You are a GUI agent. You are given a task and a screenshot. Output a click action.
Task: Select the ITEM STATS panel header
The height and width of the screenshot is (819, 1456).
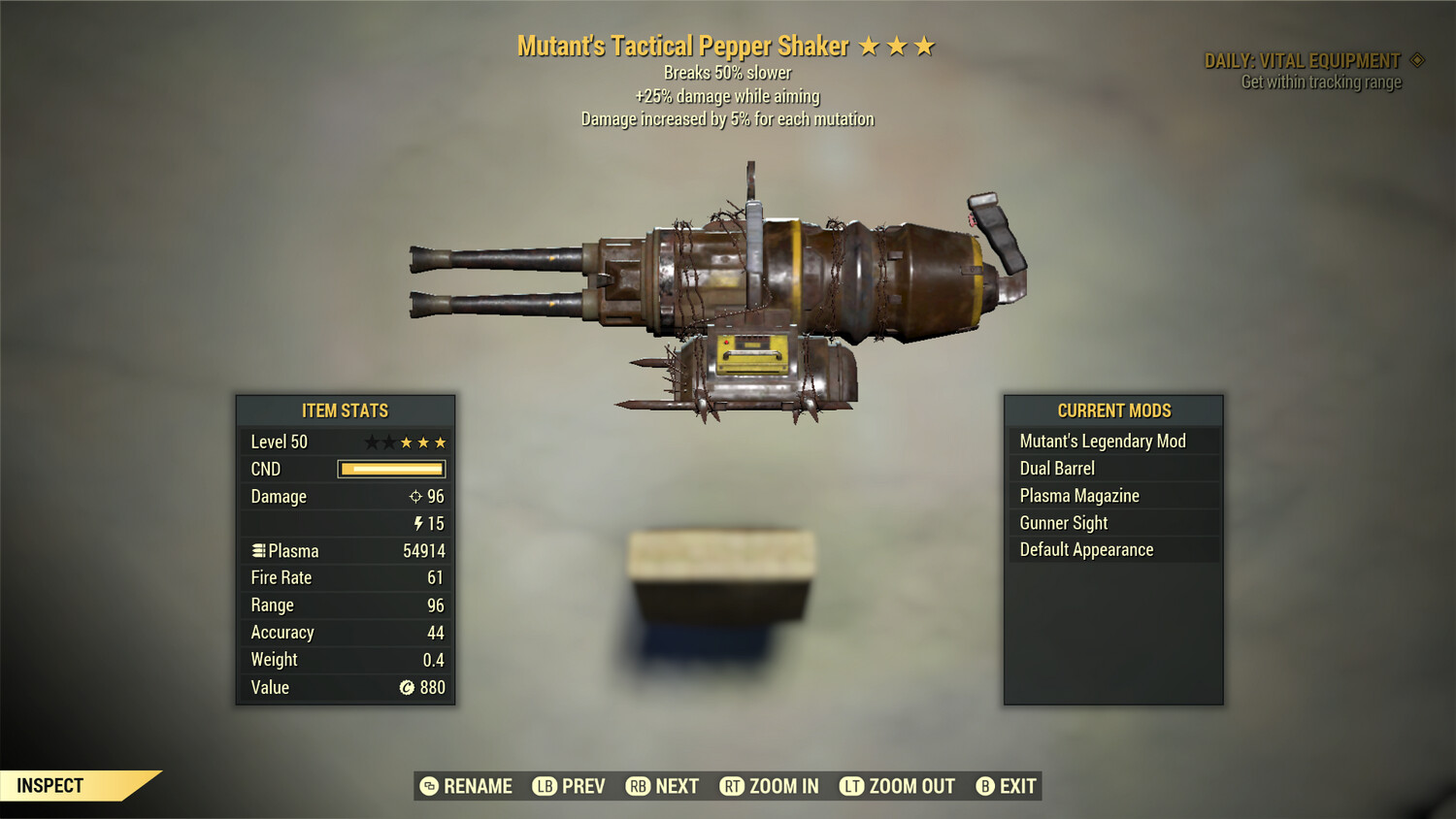[346, 410]
